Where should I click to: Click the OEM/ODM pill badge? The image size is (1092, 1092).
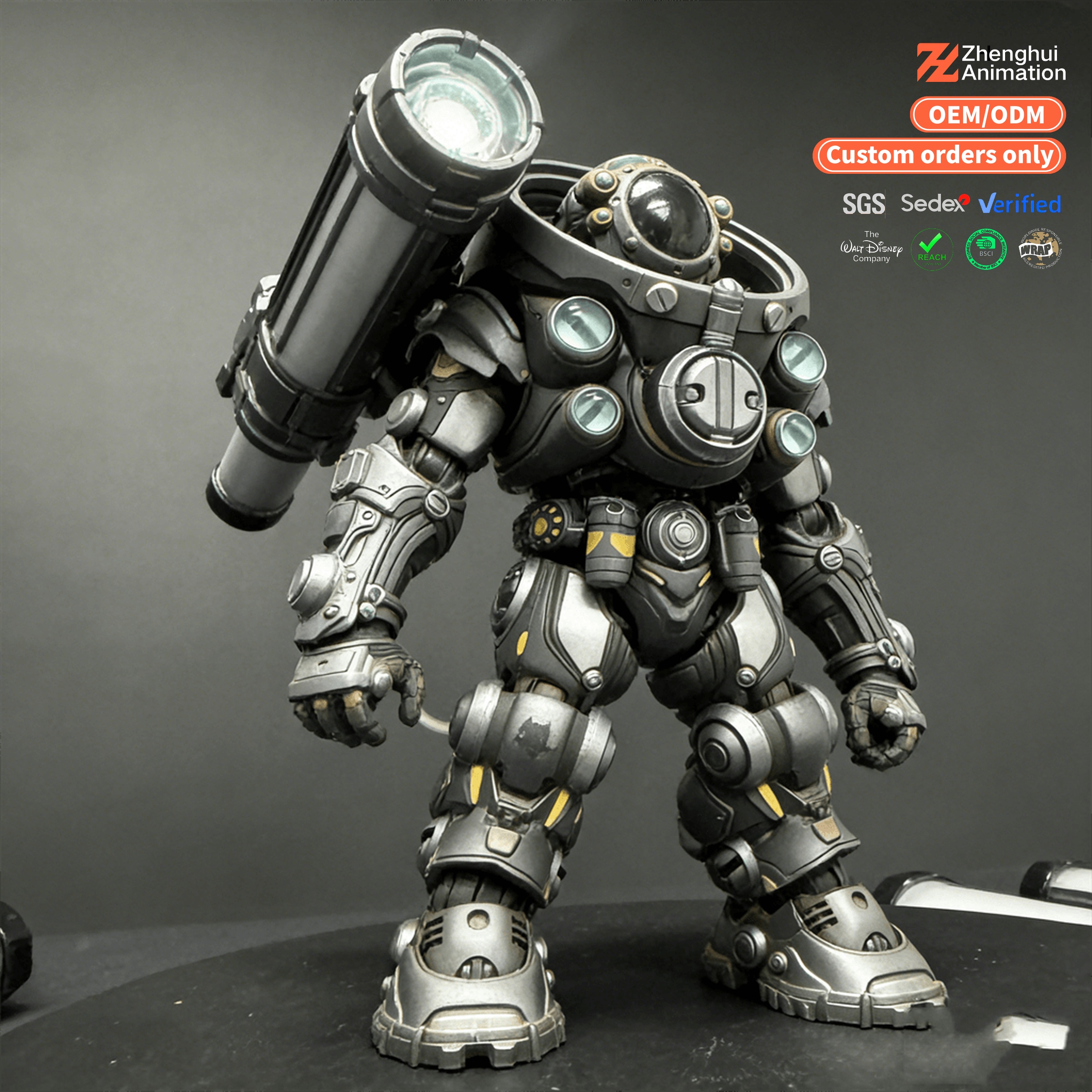click(x=987, y=115)
